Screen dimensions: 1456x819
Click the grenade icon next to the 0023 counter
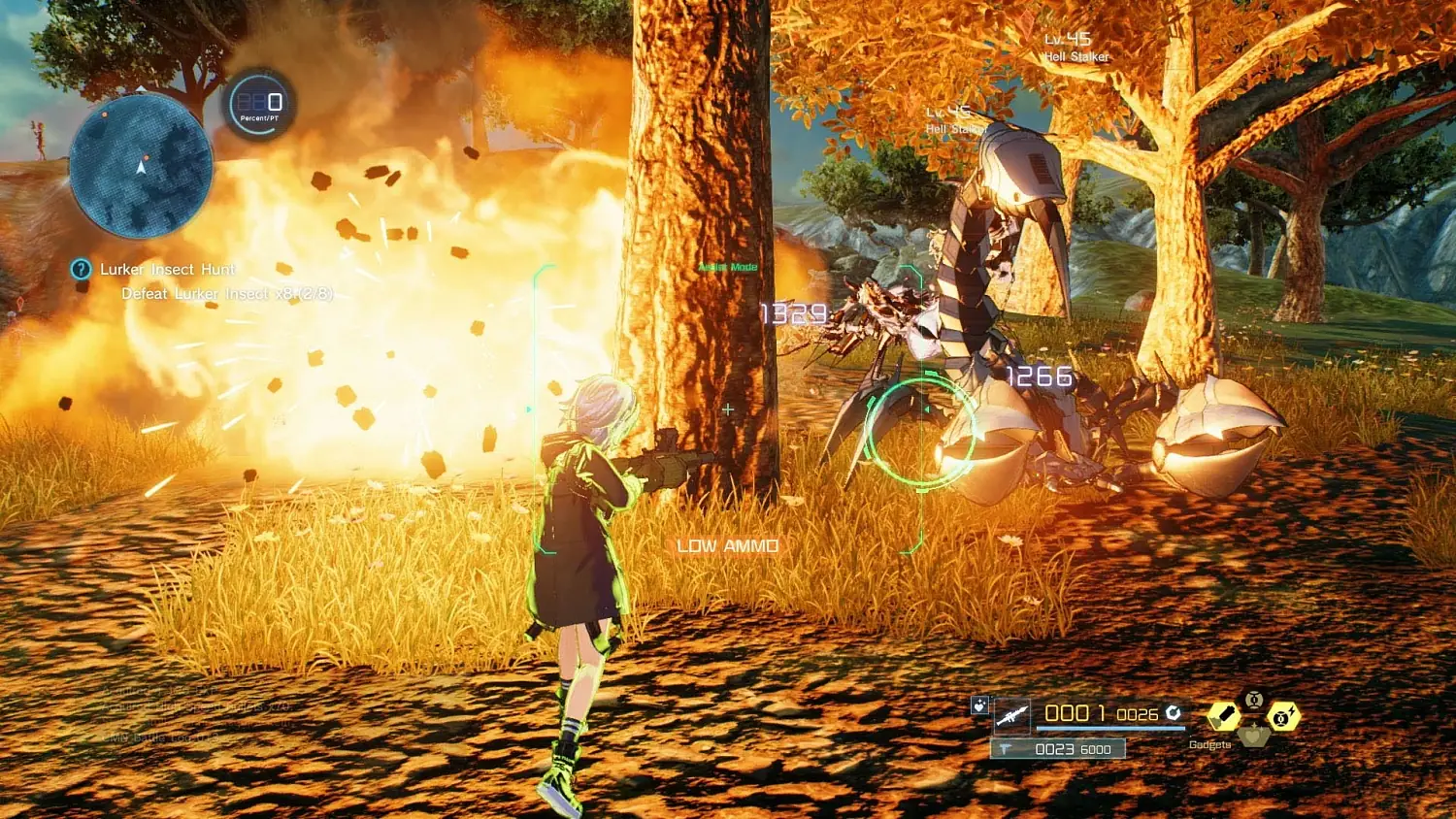point(1006,749)
